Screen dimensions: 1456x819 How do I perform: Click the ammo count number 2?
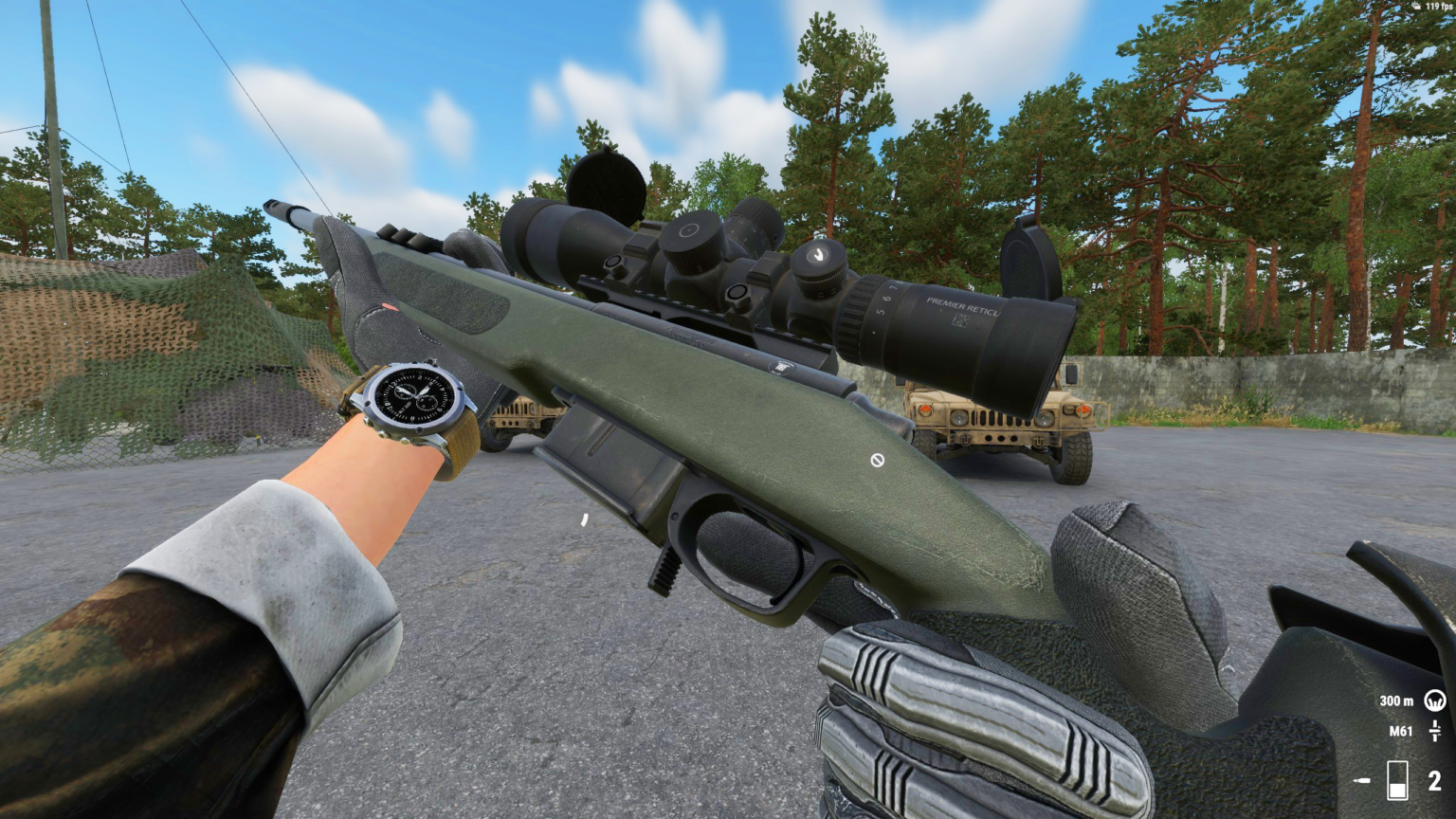1435,780
